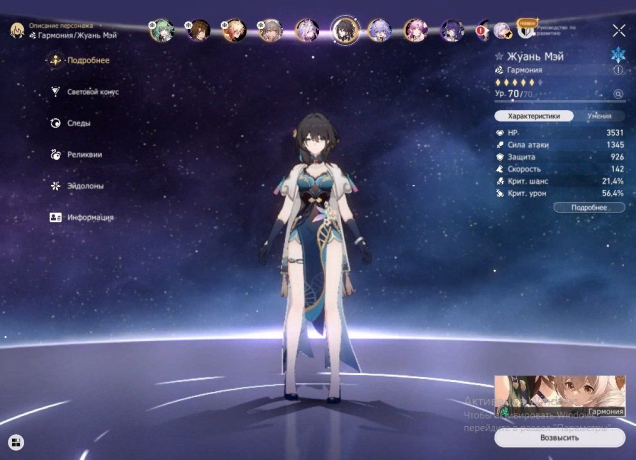
Task: Switch to the Характеристики tab
Action: pyautogui.click(x=534, y=116)
